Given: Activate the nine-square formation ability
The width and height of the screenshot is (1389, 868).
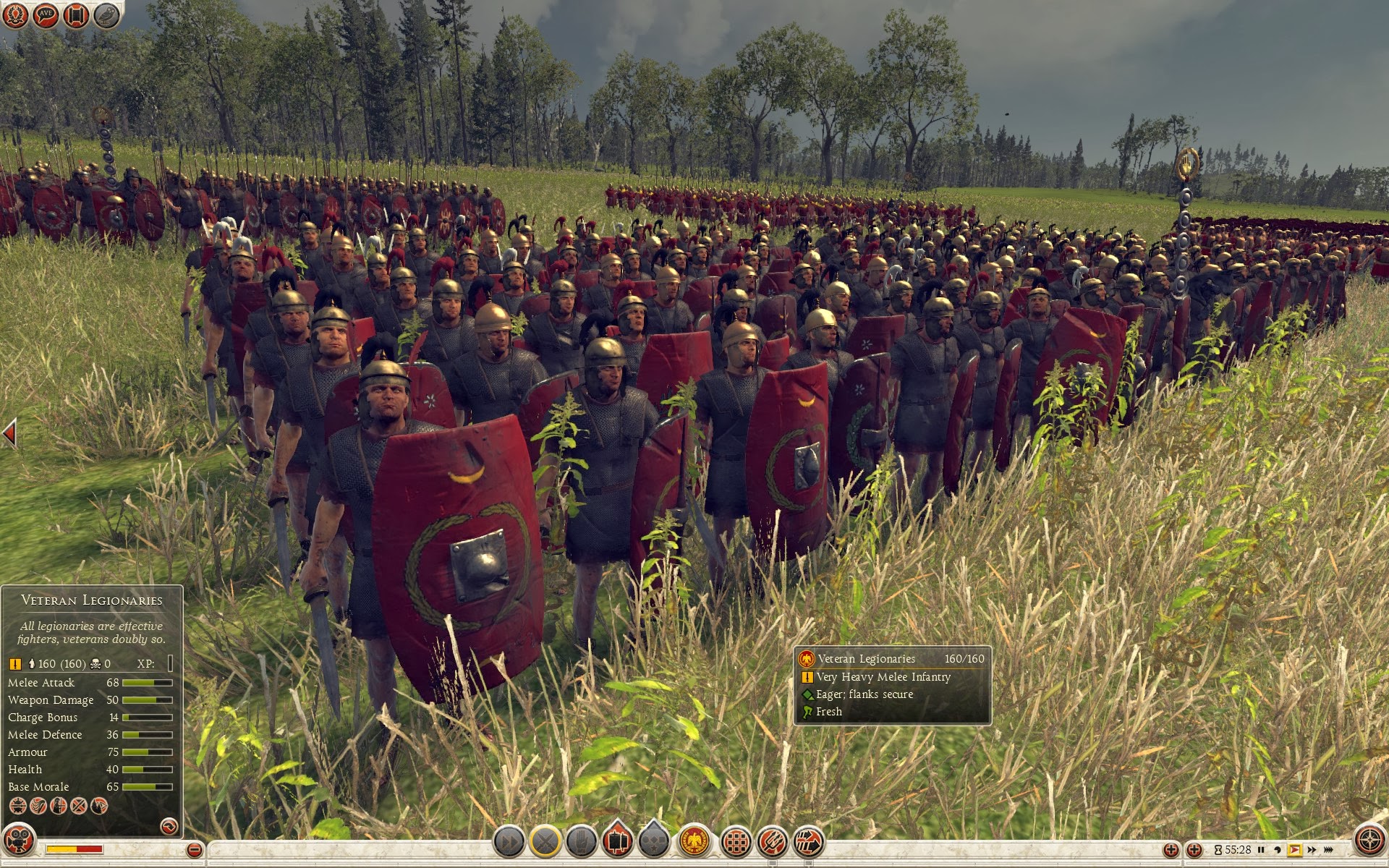Looking at the screenshot, I should click(736, 842).
